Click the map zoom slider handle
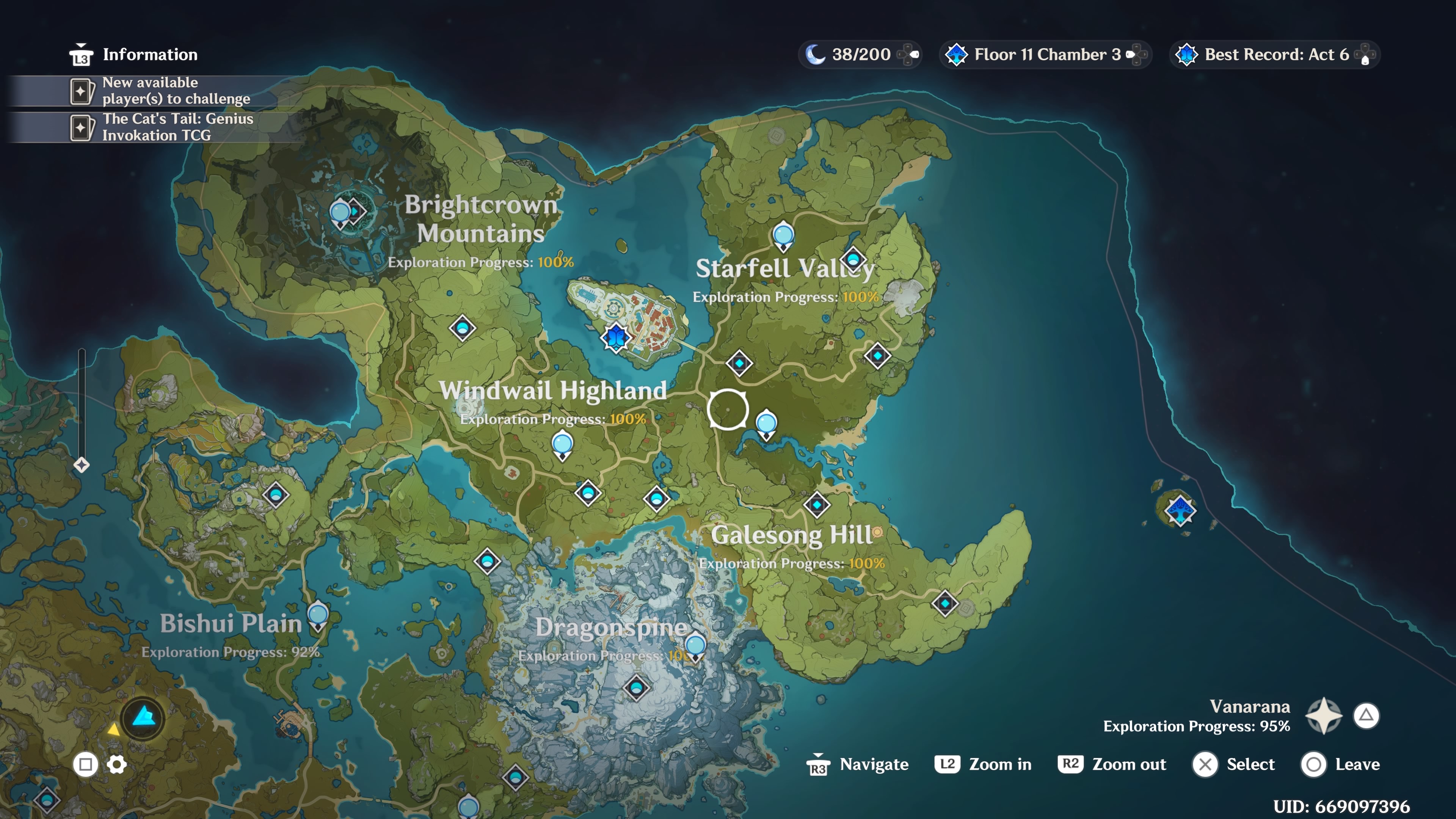This screenshot has width=1456, height=819. pos(82,465)
